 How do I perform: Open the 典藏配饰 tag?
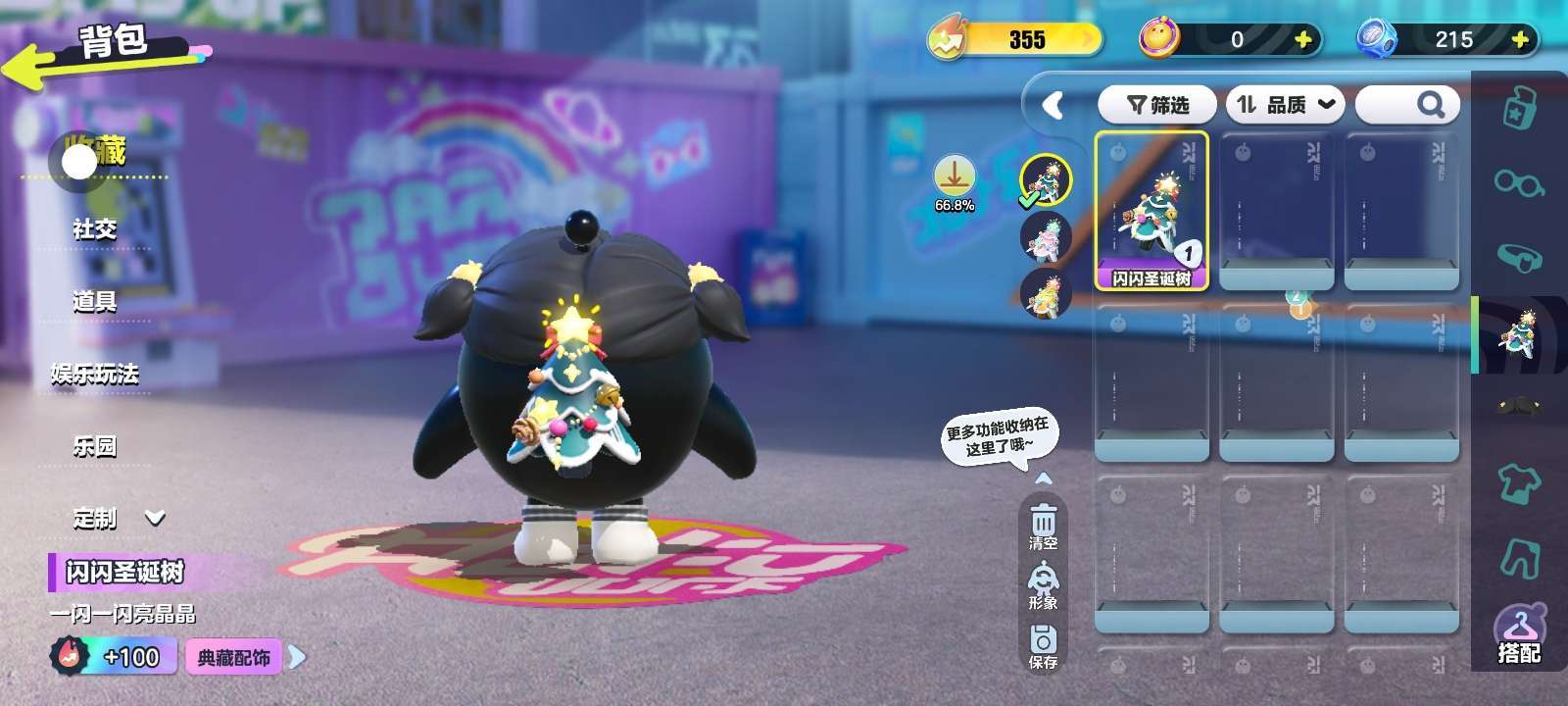click(234, 657)
